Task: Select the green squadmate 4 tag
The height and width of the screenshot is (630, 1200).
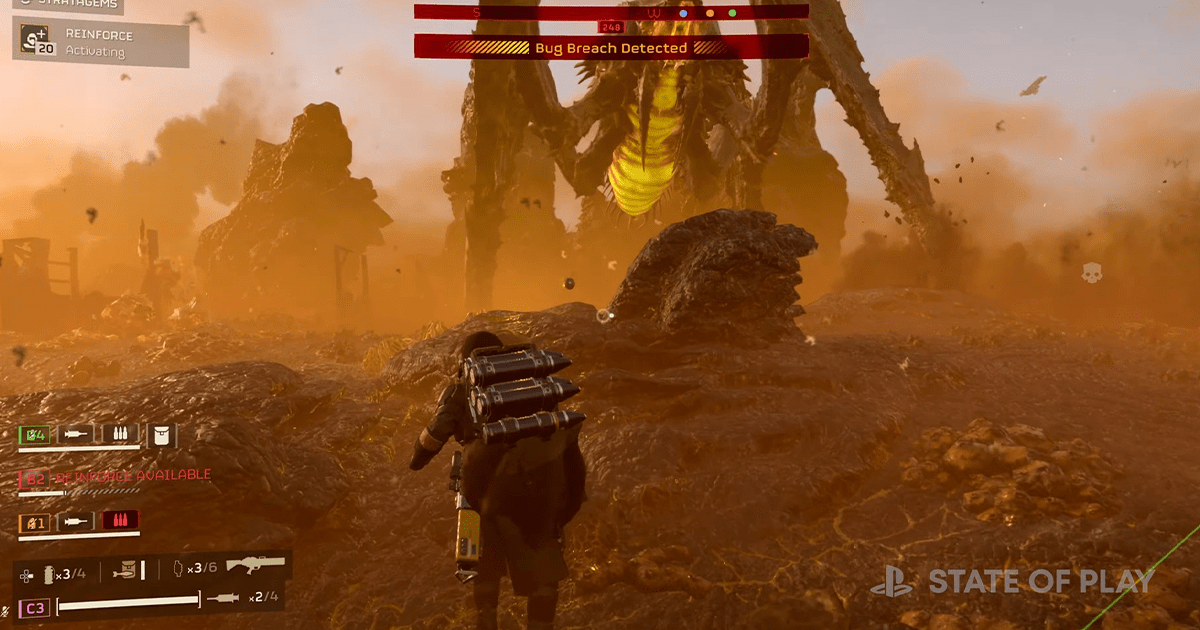Action: pos(33,434)
